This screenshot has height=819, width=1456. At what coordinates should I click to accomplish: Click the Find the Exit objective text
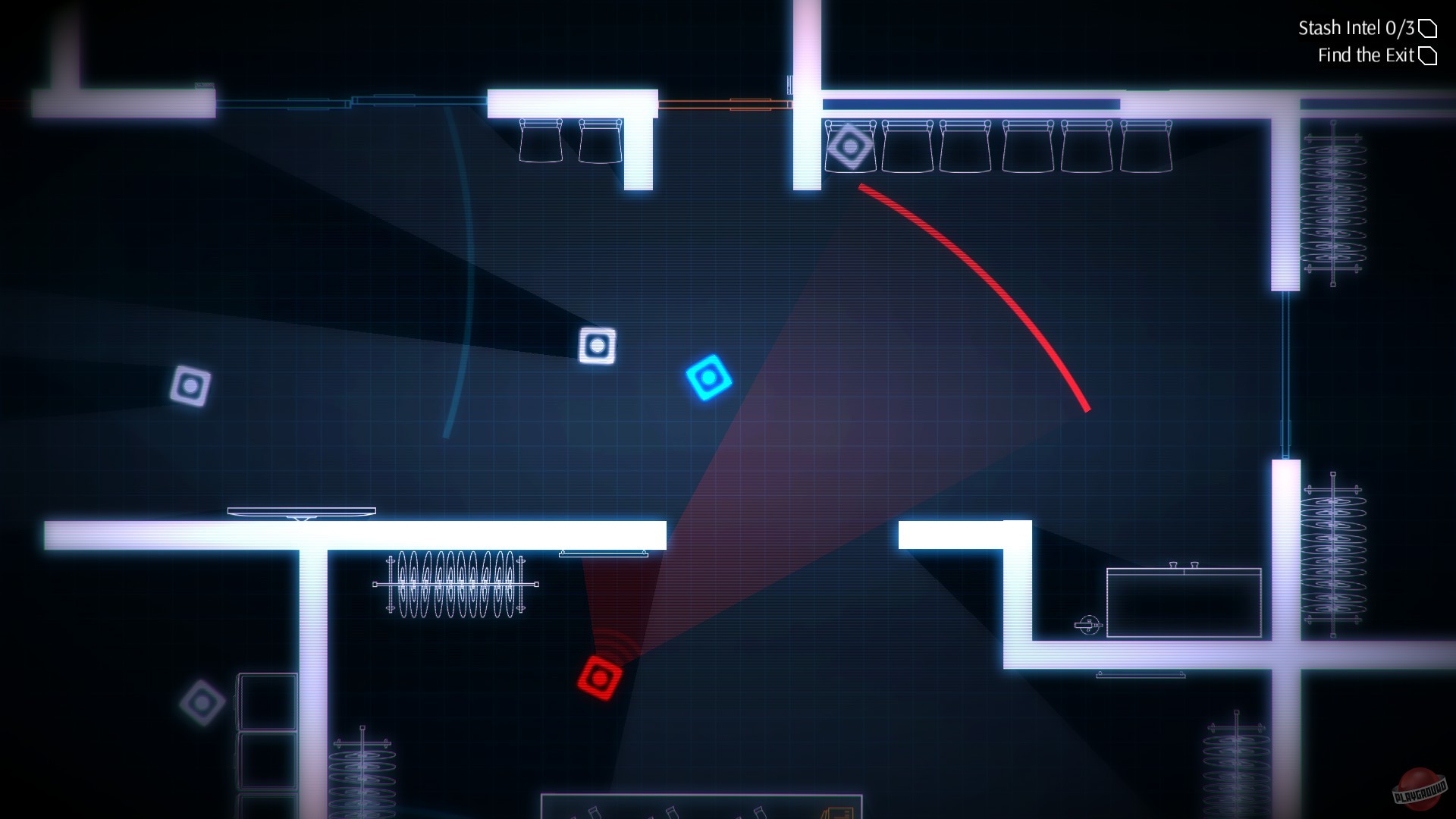(1367, 55)
